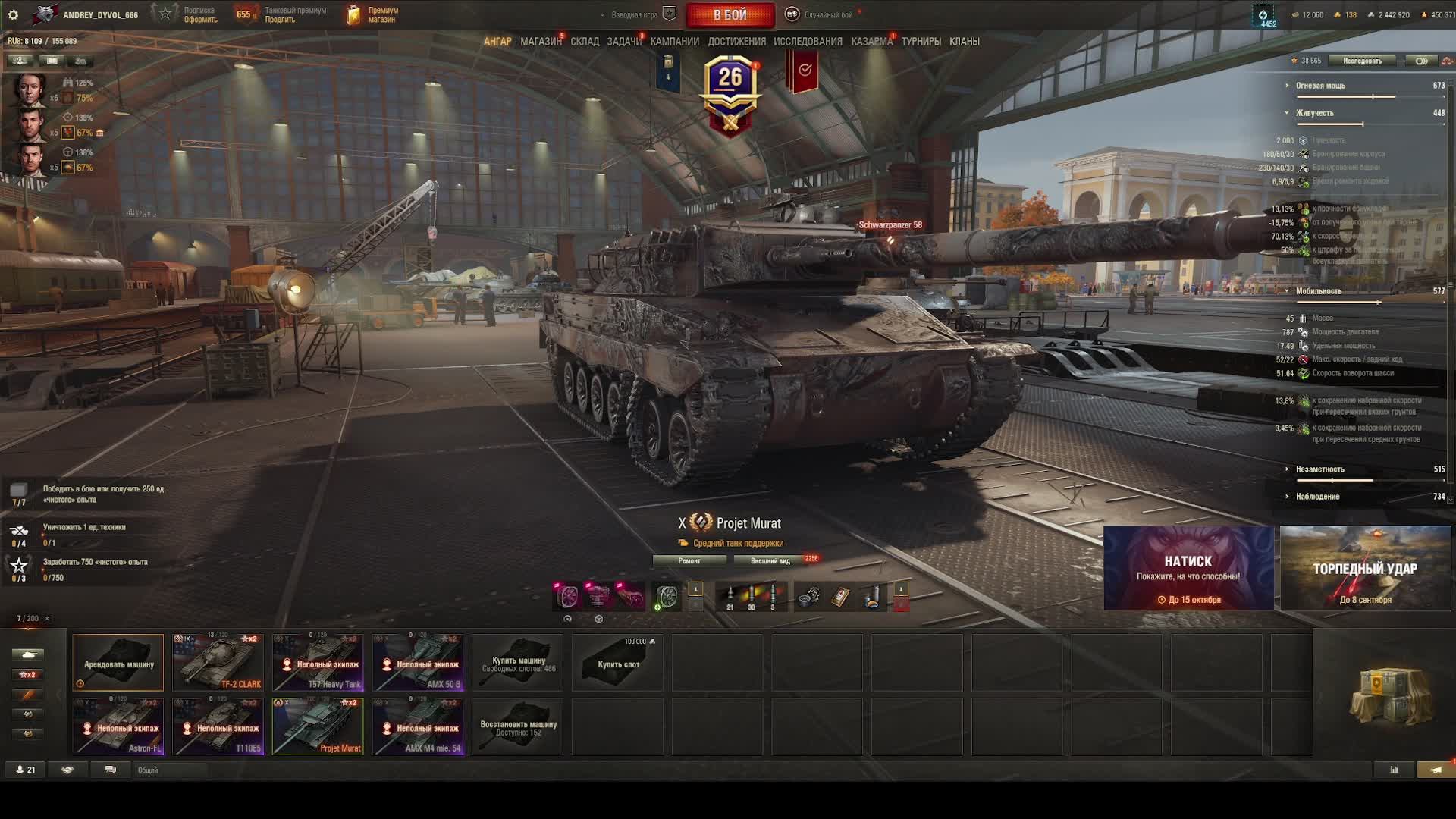This screenshot has height=819, width=1456.
Task: Go to the ЗАДАЧИ tab
Action: coord(623,42)
